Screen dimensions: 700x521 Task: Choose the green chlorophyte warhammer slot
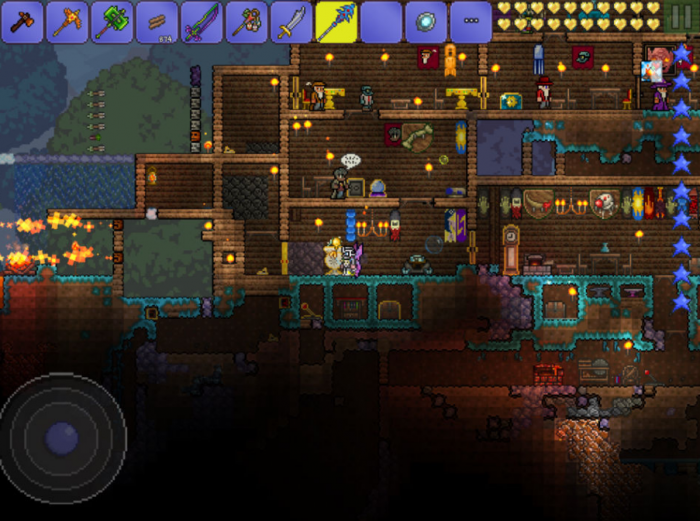pos(112,22)
